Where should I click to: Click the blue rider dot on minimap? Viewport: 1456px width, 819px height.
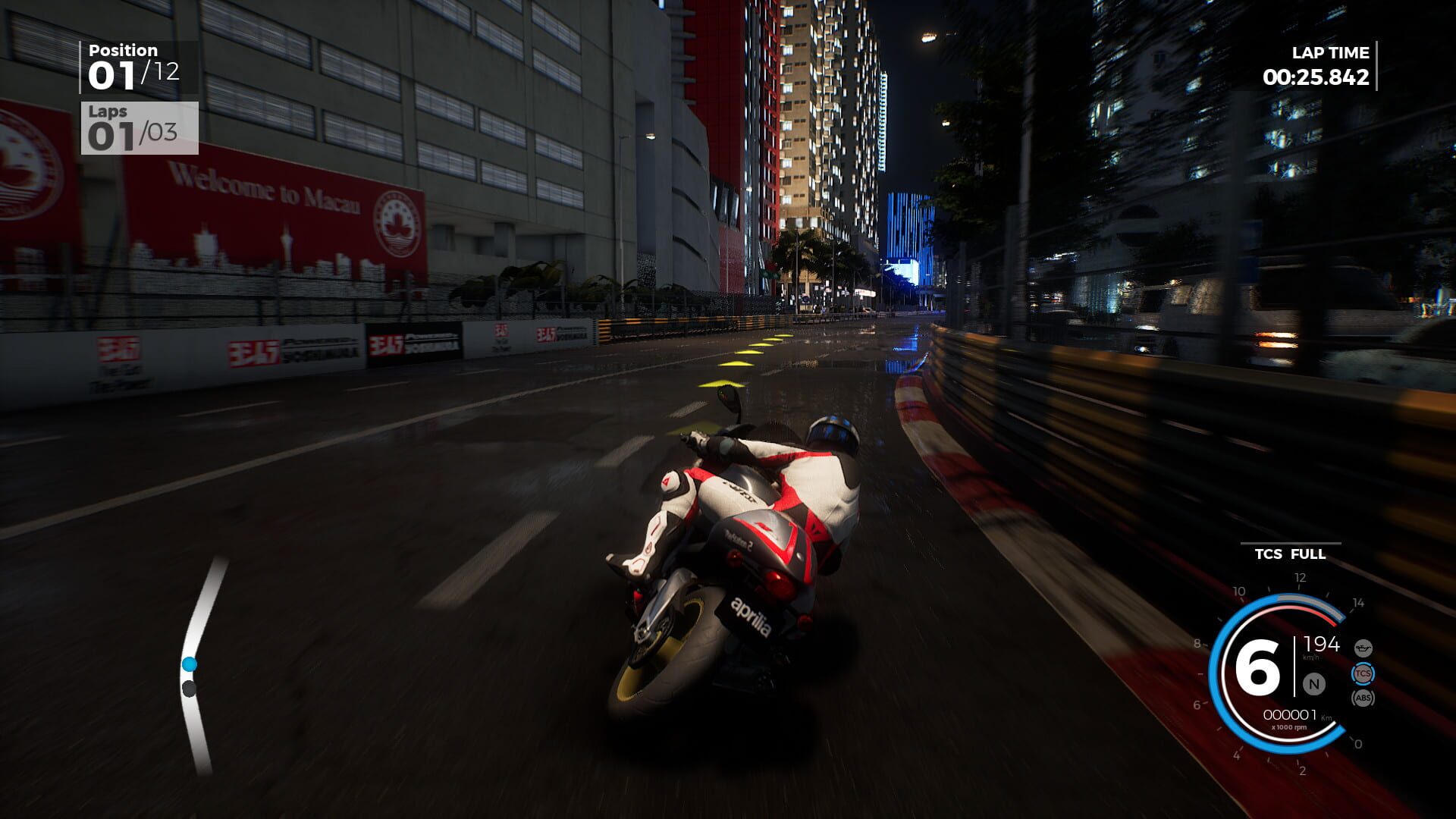coord(189,665)
